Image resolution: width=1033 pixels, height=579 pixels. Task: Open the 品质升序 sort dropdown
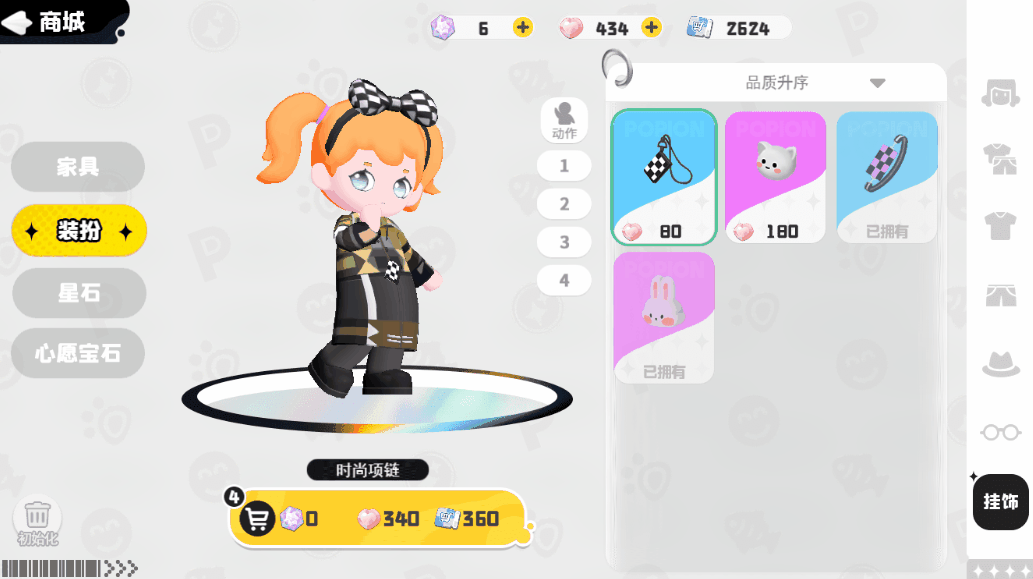(x=814, y=83)
